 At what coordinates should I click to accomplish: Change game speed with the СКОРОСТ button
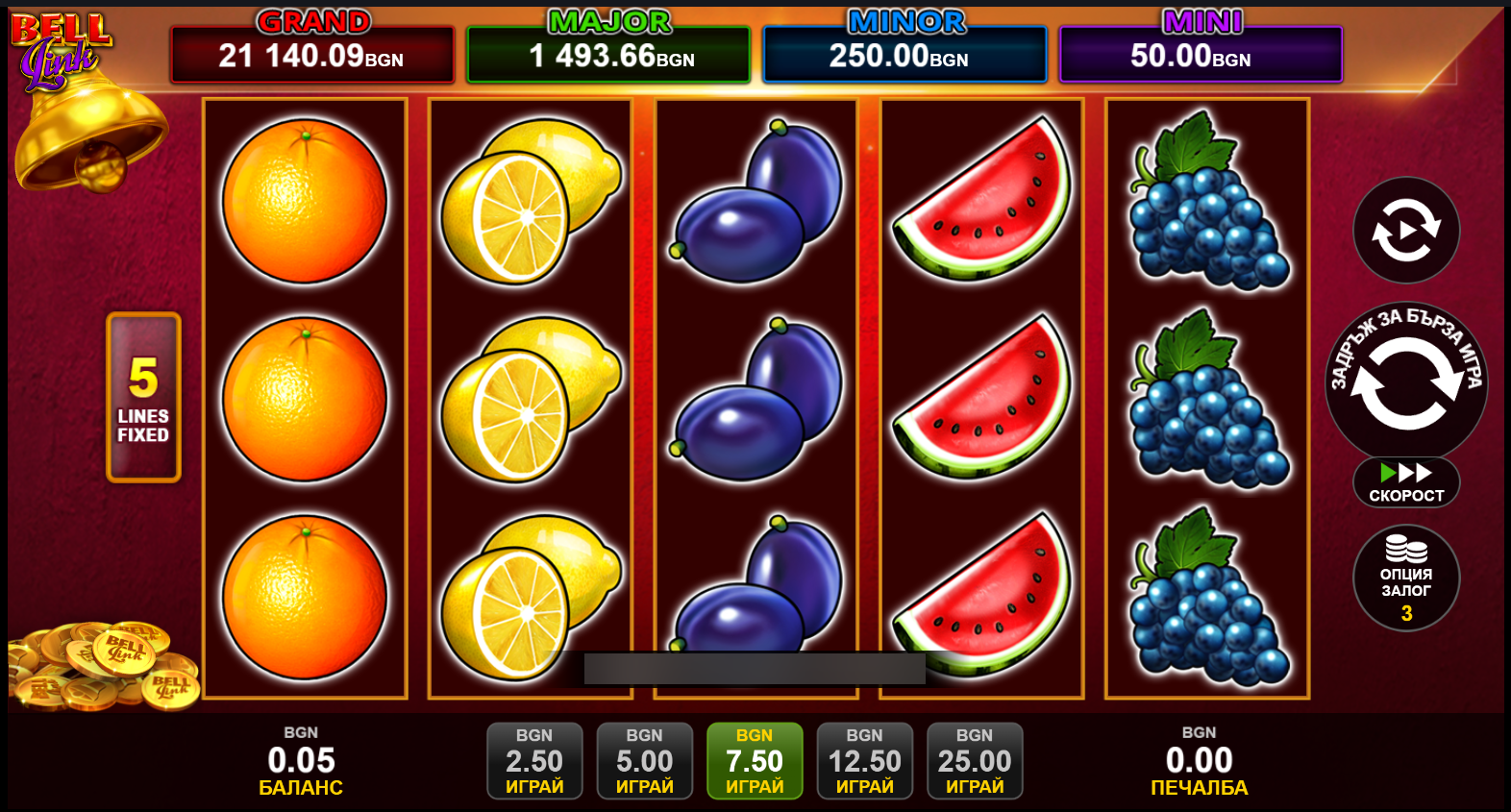coord(1406,482)
